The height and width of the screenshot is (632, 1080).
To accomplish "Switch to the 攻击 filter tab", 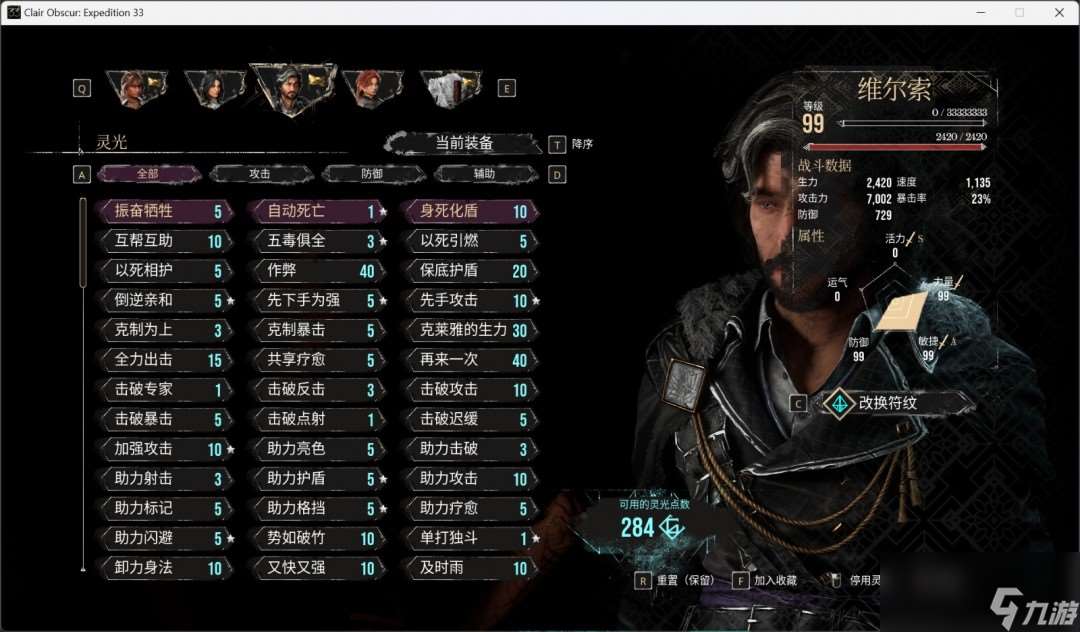I will point(260,174).
